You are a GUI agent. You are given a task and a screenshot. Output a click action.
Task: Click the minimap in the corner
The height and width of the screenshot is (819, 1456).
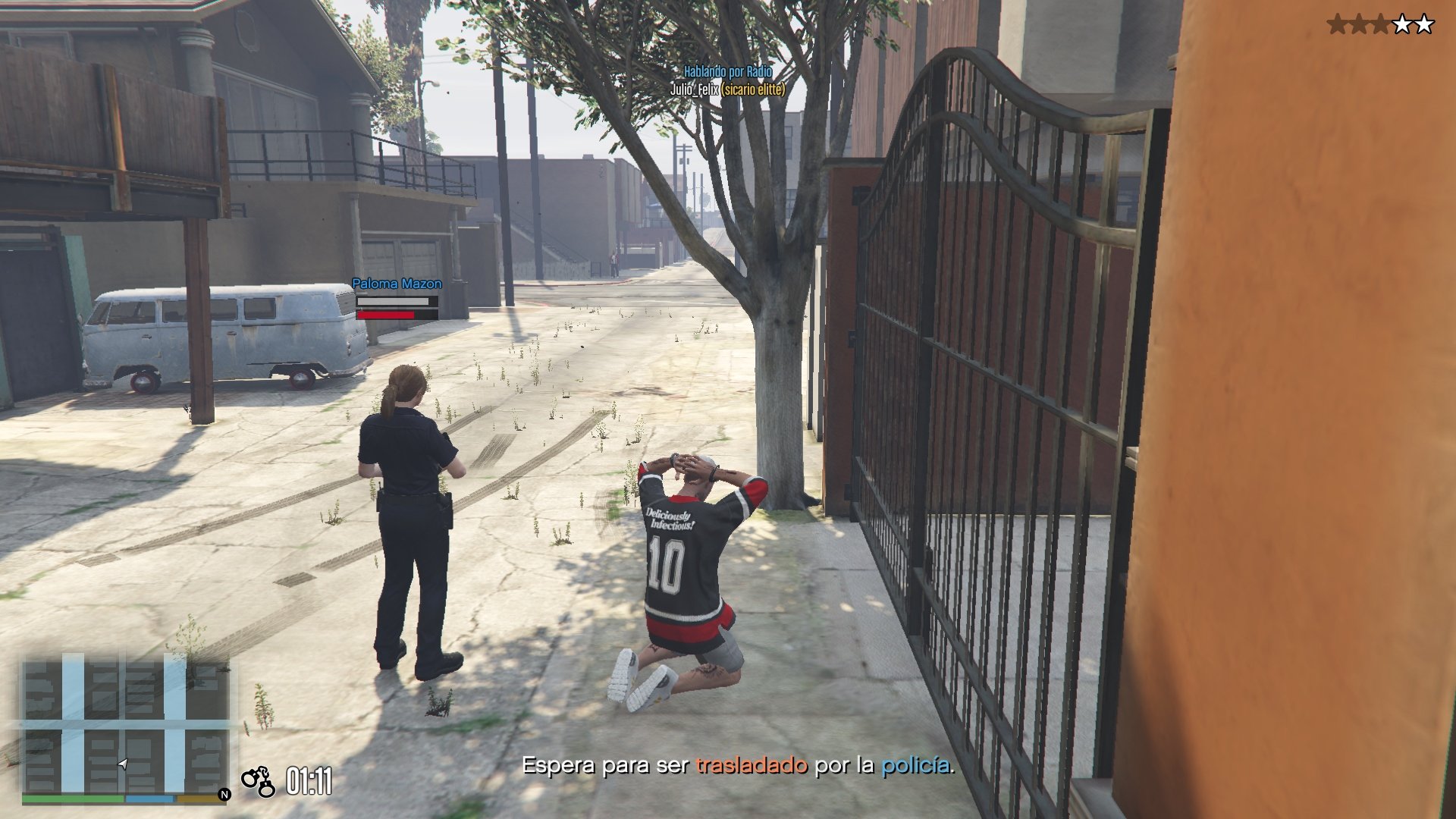point(126,726)
